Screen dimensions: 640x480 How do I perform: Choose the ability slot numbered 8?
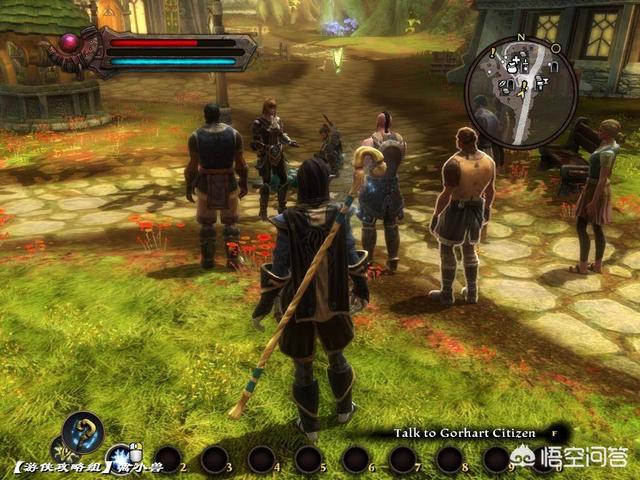[x=449, y=460]
